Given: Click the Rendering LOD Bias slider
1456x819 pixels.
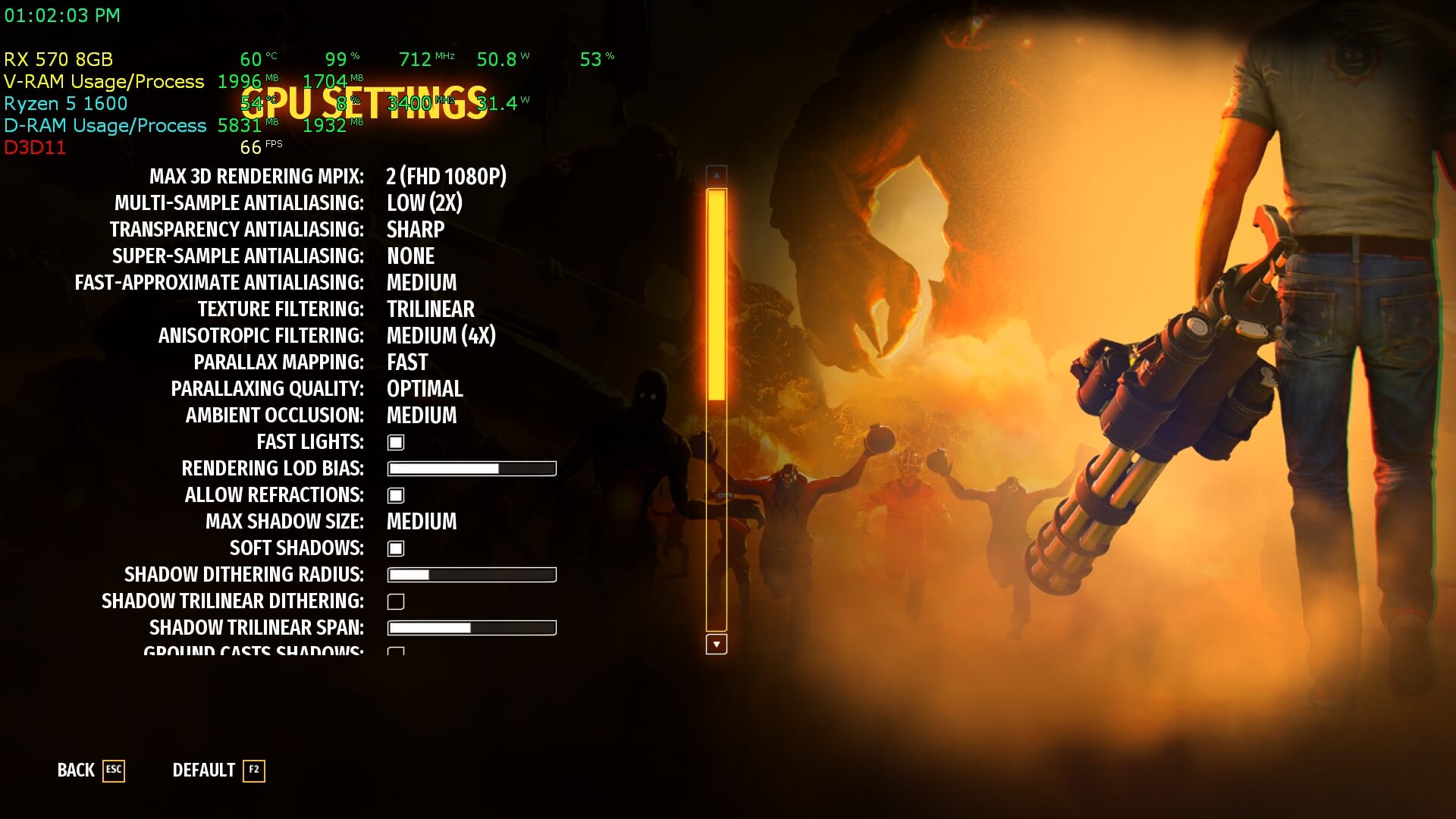Looking at the screenshot, I should [472, 469].
